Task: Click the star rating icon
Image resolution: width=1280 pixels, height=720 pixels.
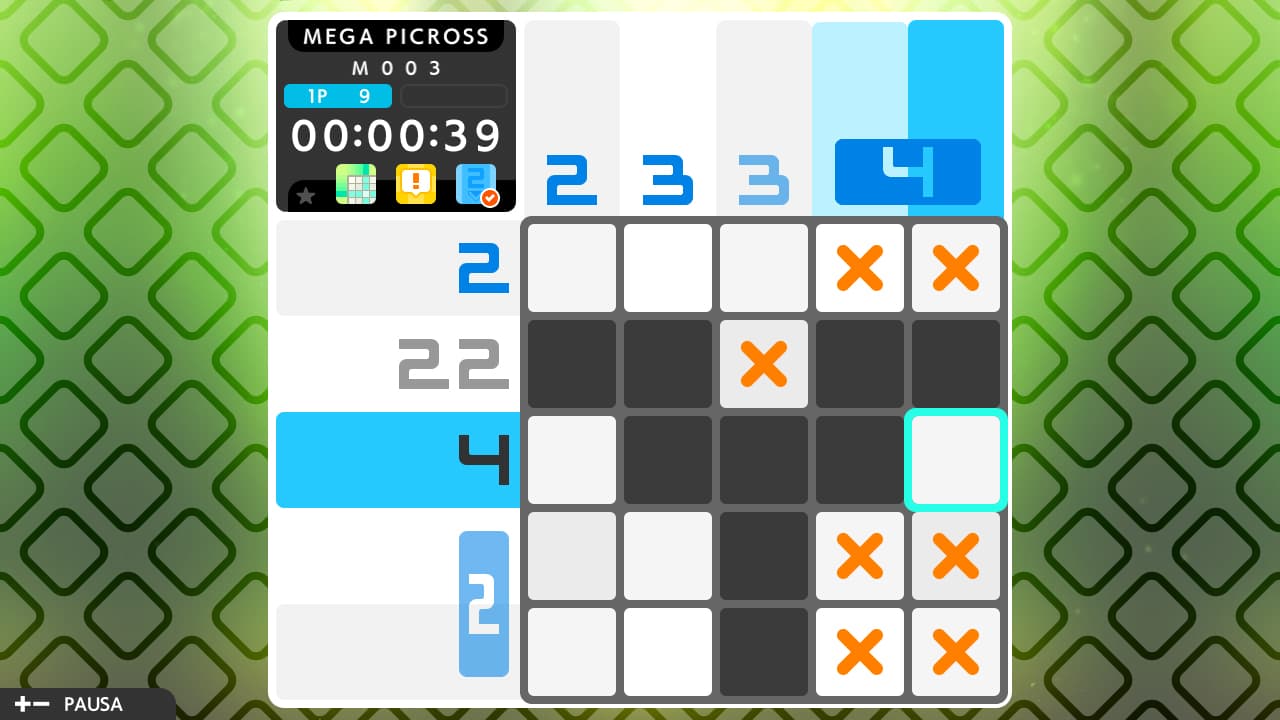Action: [x=306, y=195]
